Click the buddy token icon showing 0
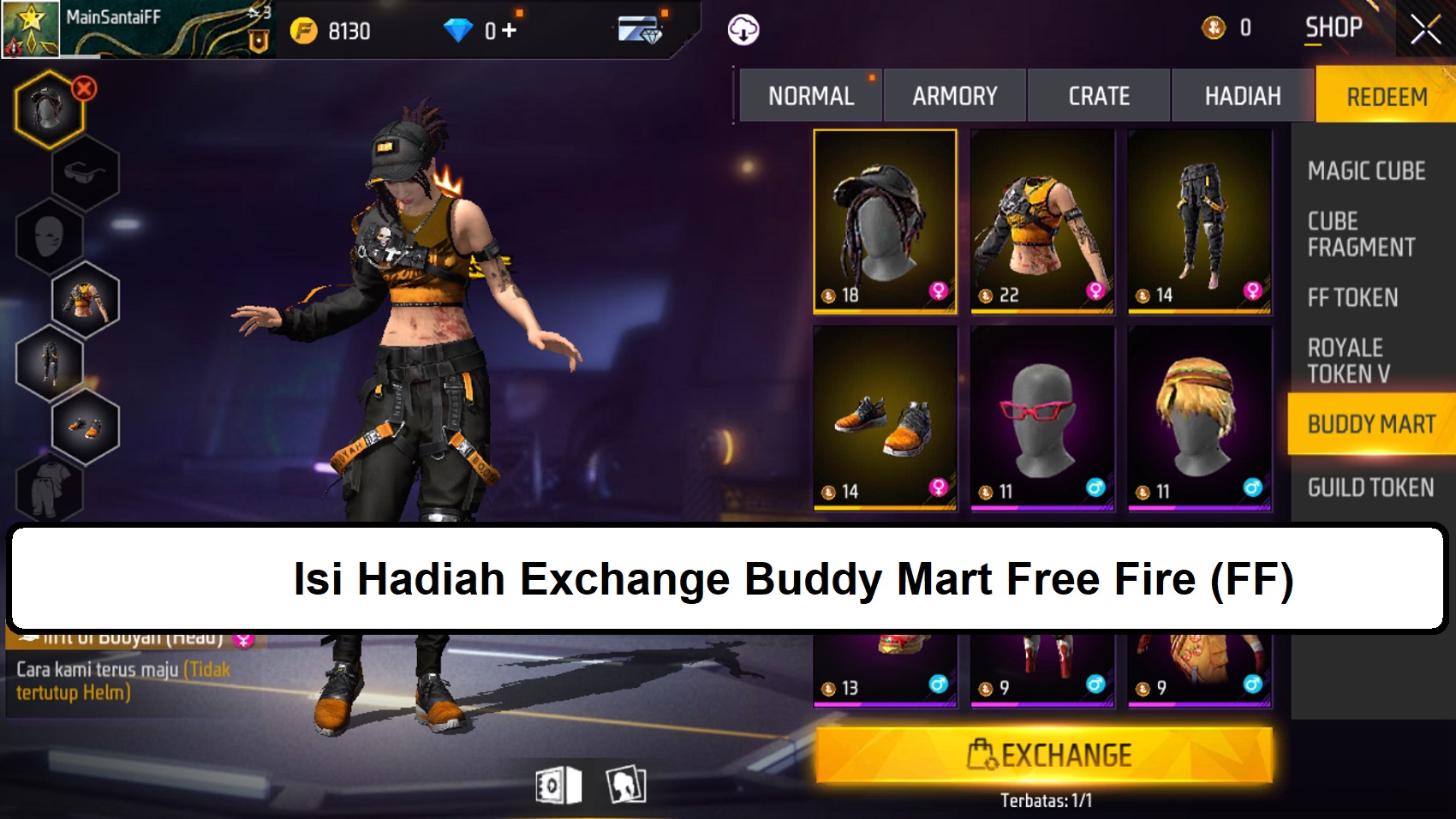This screenshot has width=1456, height=819. coord(1214,25)
